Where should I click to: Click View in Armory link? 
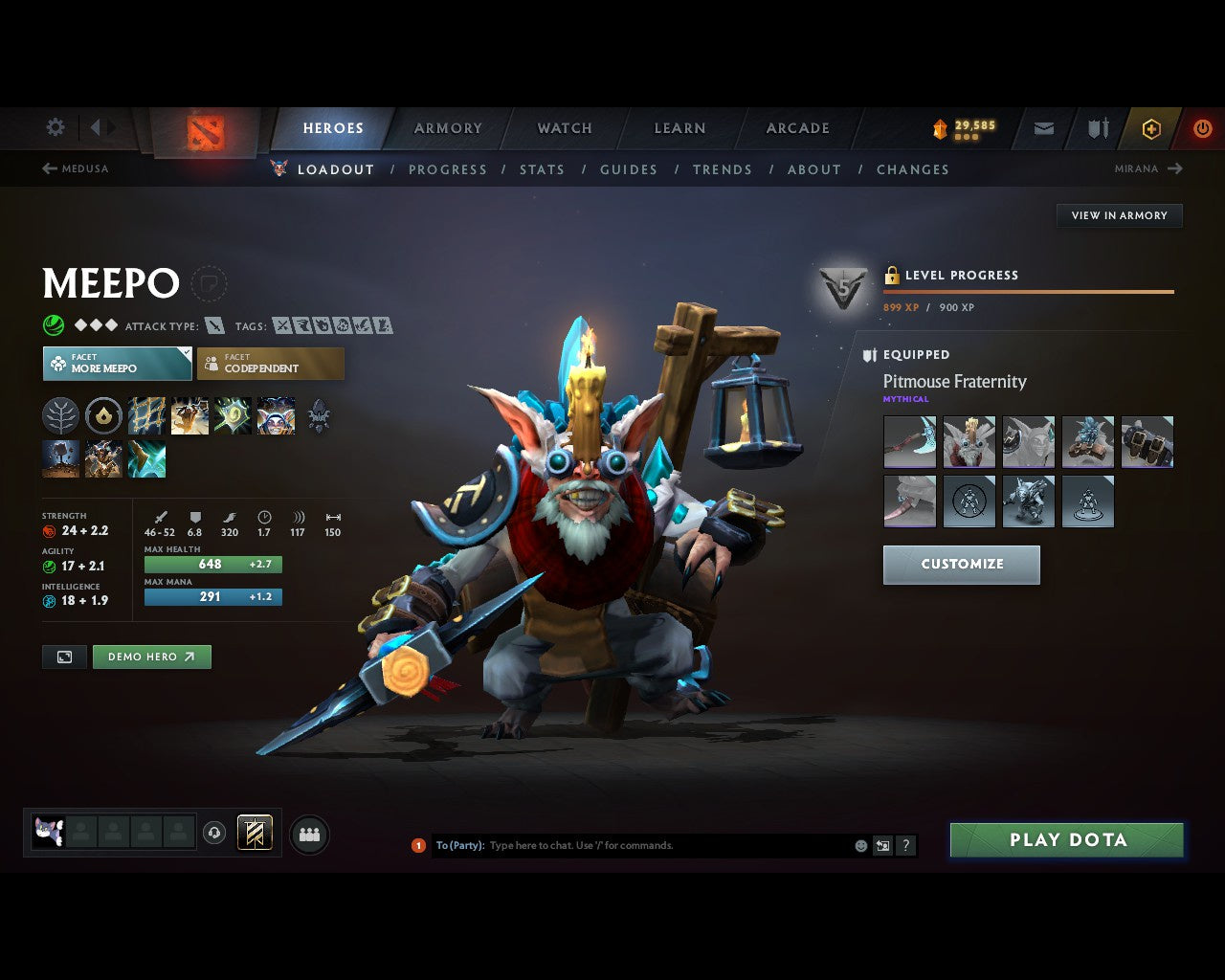coord(1119,215)
